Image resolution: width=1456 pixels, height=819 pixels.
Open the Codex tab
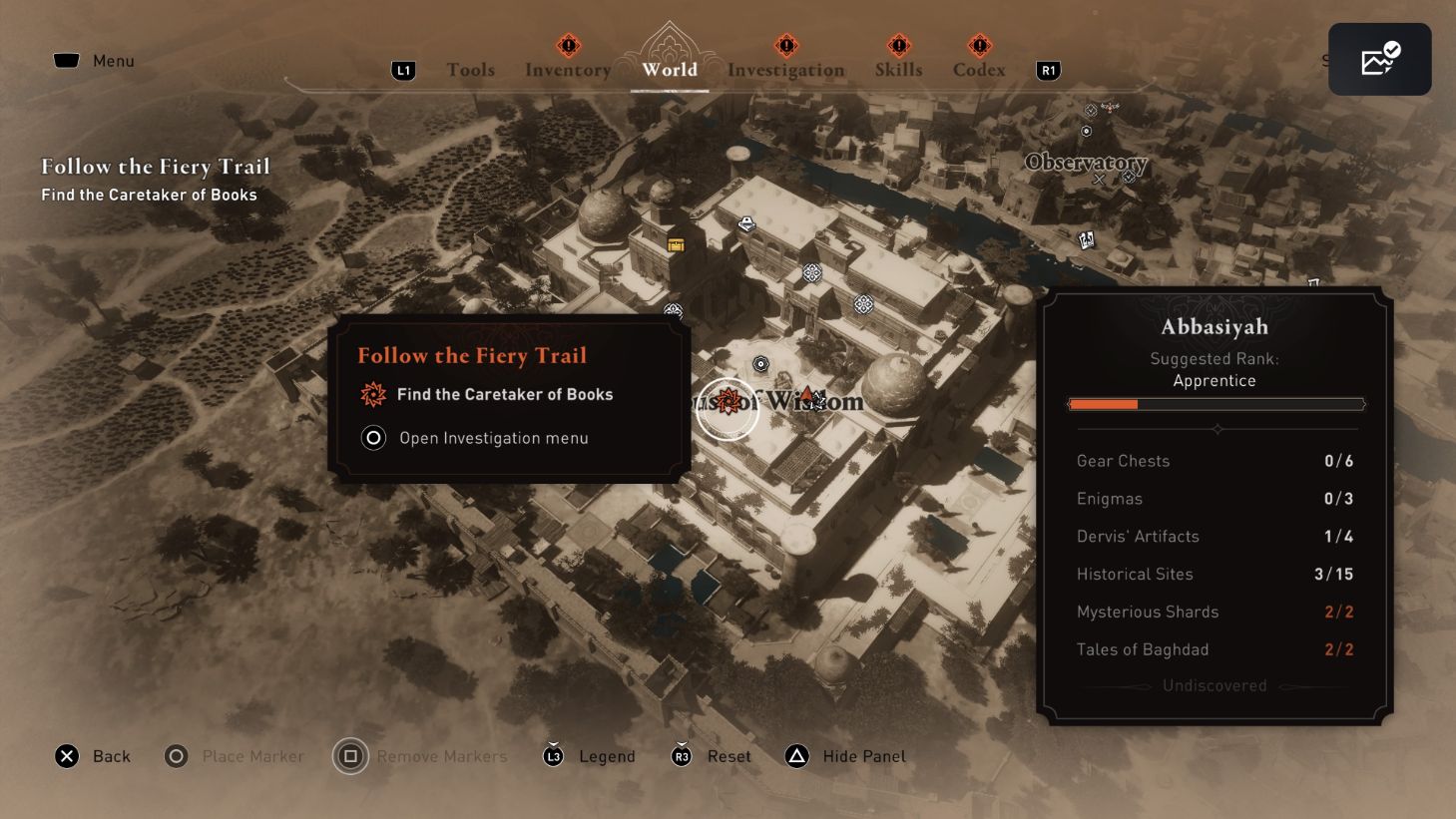point(978,69)
